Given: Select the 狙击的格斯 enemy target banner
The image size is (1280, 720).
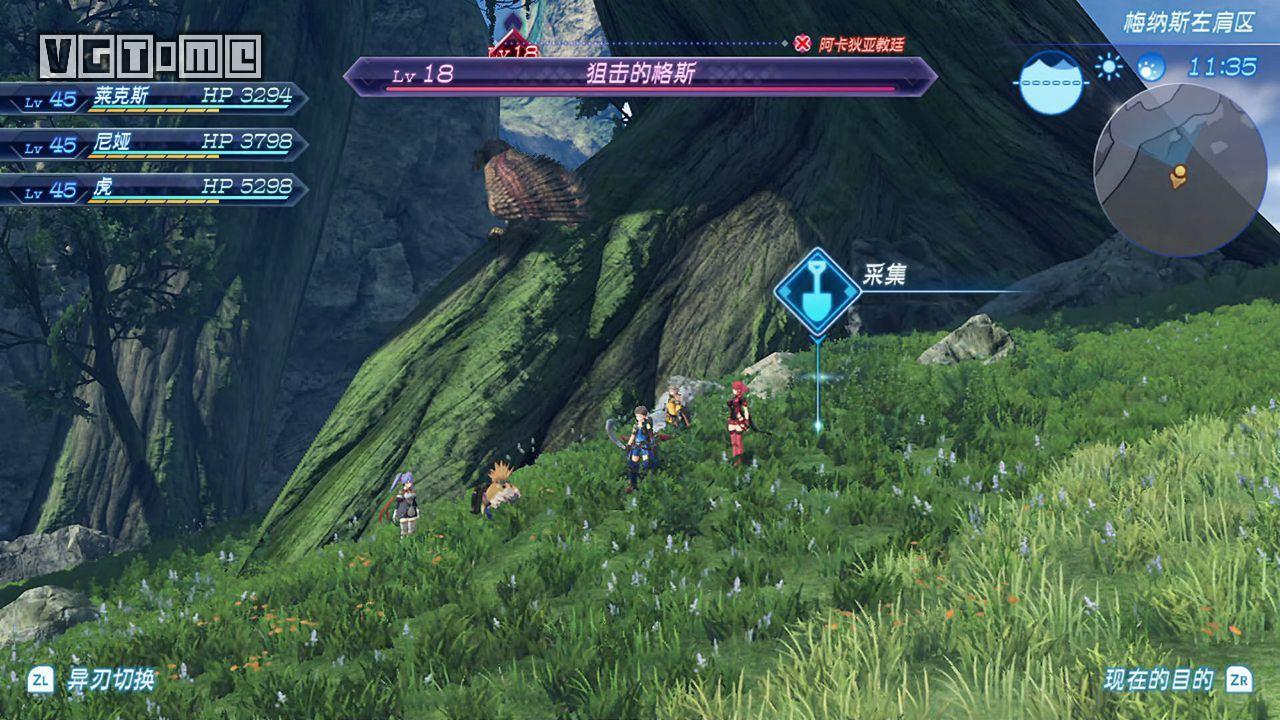Looking at the screenshot, I should pos(640,75).
